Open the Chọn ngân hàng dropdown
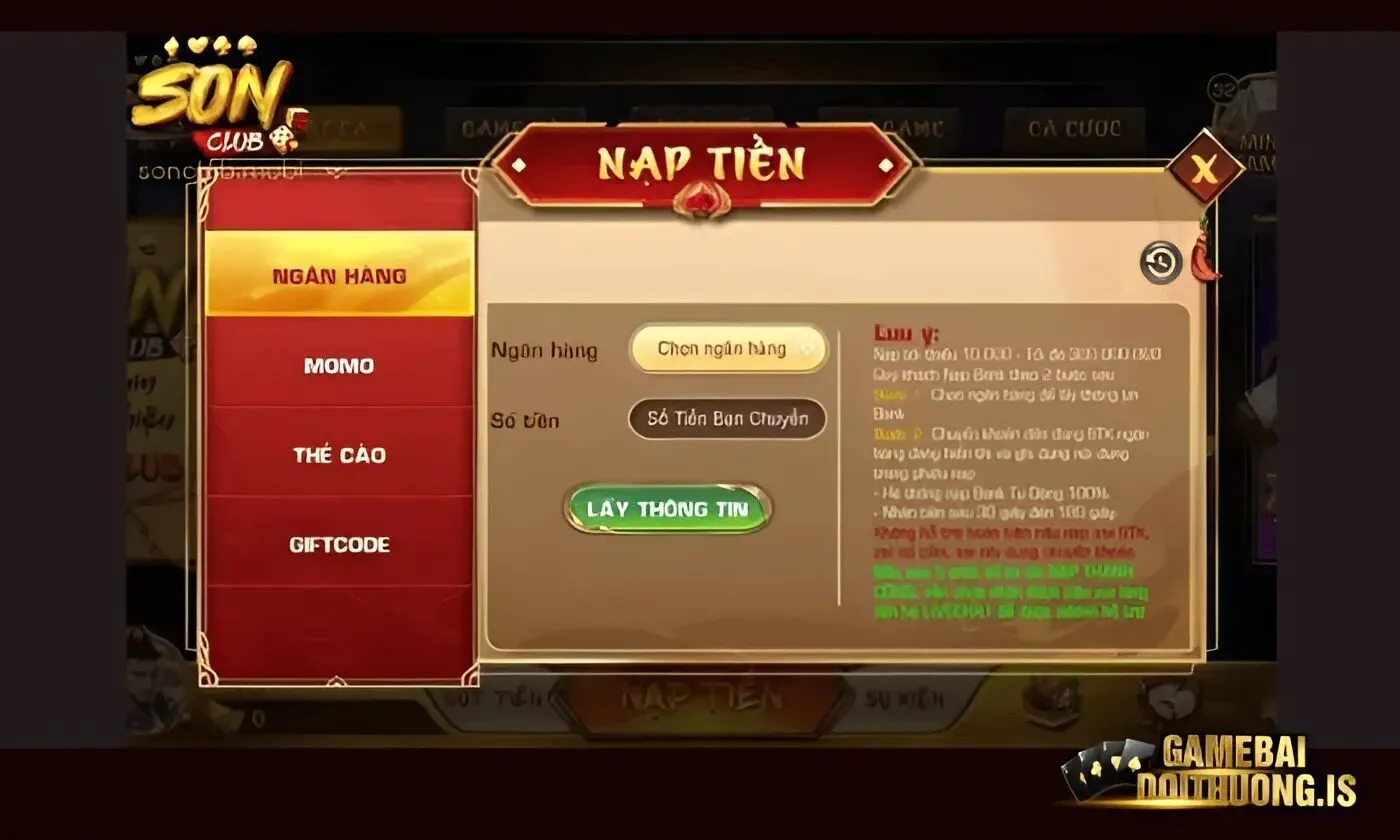The width and height of the screenshot is (1400, 840). (x=727, y=349)
